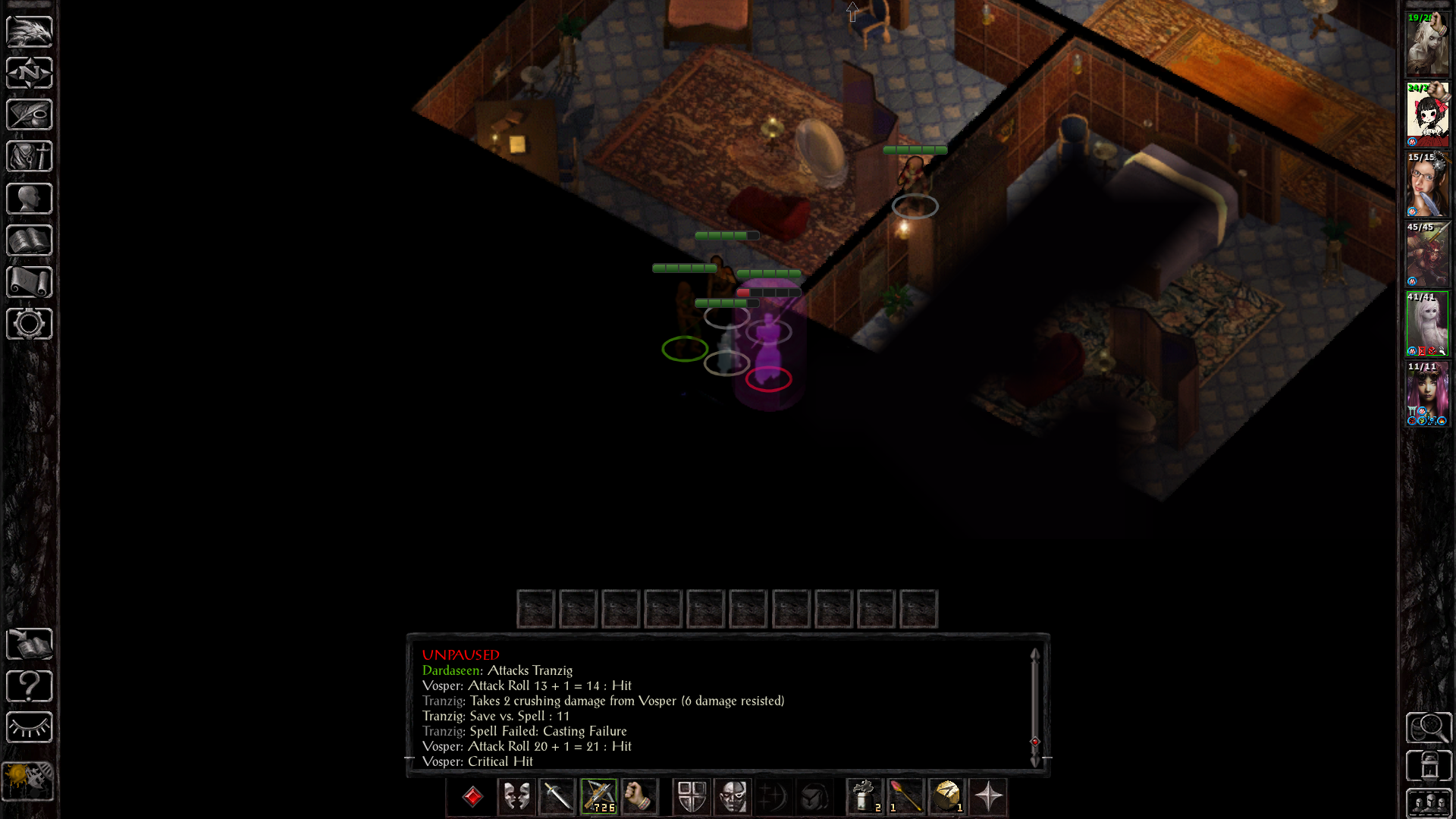Open the mage spellbook
This screenshot has height=819, width=1456.
(x=30, y=240)
